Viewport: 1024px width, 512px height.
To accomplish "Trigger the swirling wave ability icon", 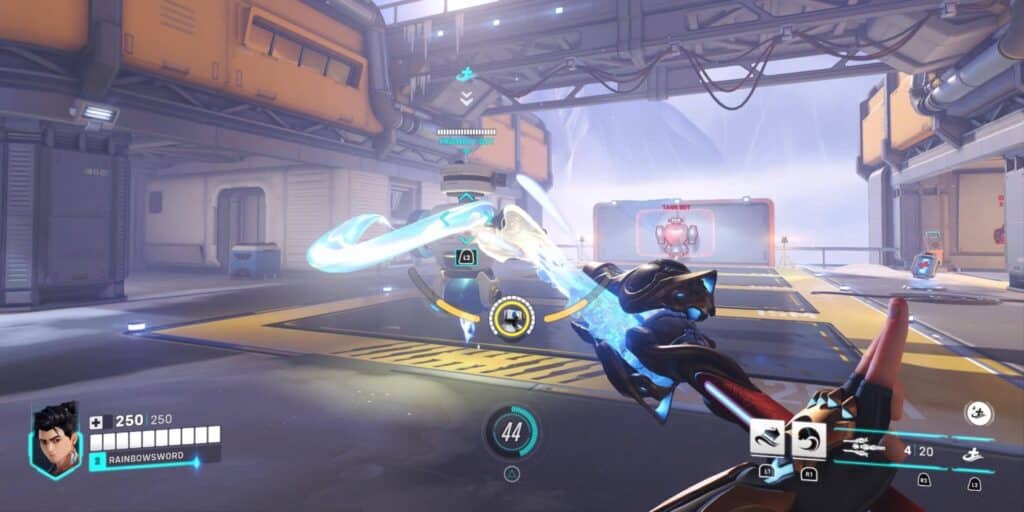I will tap(808, 439).
